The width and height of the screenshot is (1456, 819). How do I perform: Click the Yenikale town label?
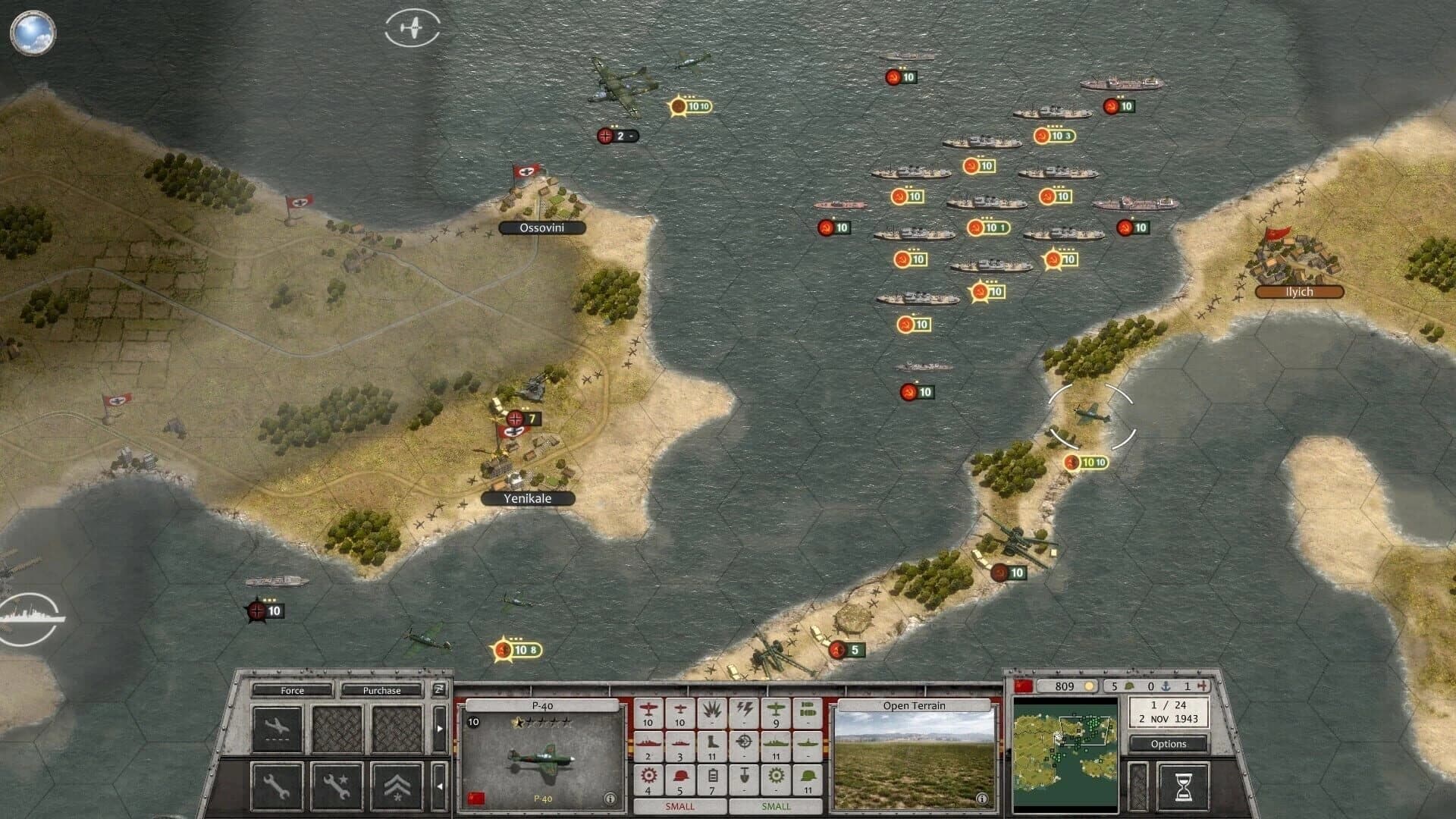[528, 498]
